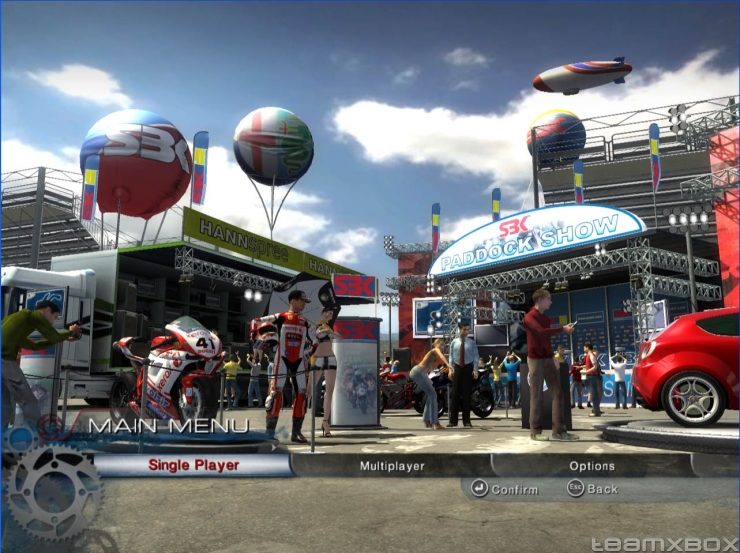Open the Options menu
The width and height of the screenshot is (740, 553).
[591, 466]
